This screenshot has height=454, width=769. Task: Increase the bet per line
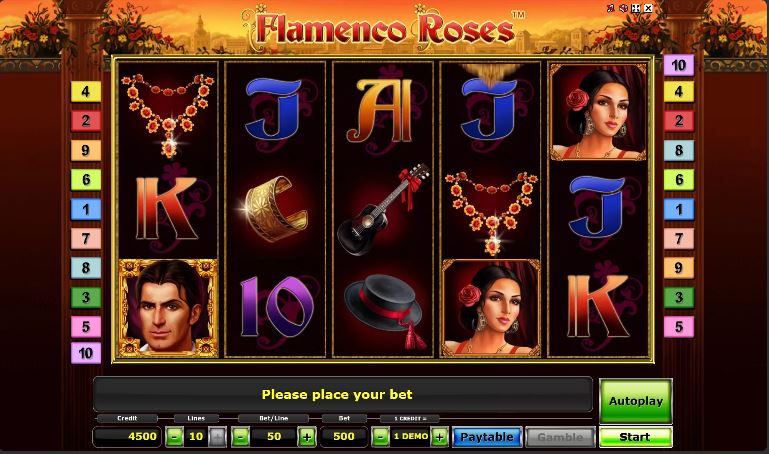tap(306, 437)
